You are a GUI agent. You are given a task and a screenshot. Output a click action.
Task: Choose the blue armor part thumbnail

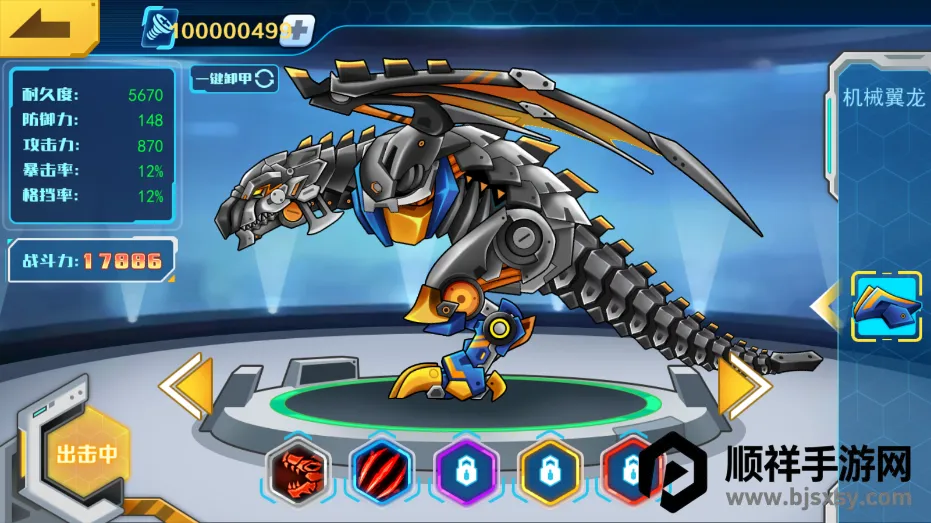[x=886, y=307]
